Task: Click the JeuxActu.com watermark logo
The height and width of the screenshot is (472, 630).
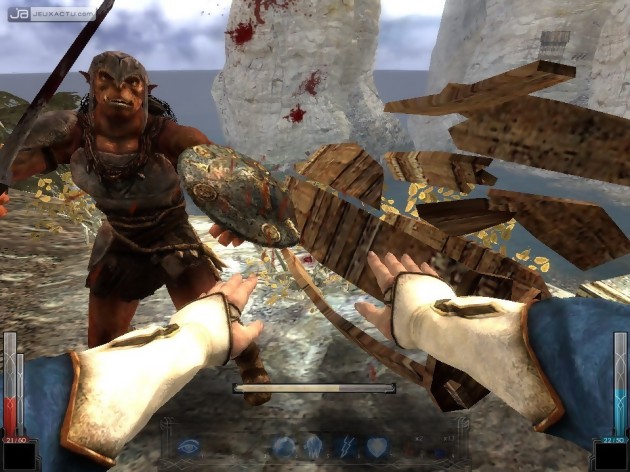Action: (x=51, y=13)
